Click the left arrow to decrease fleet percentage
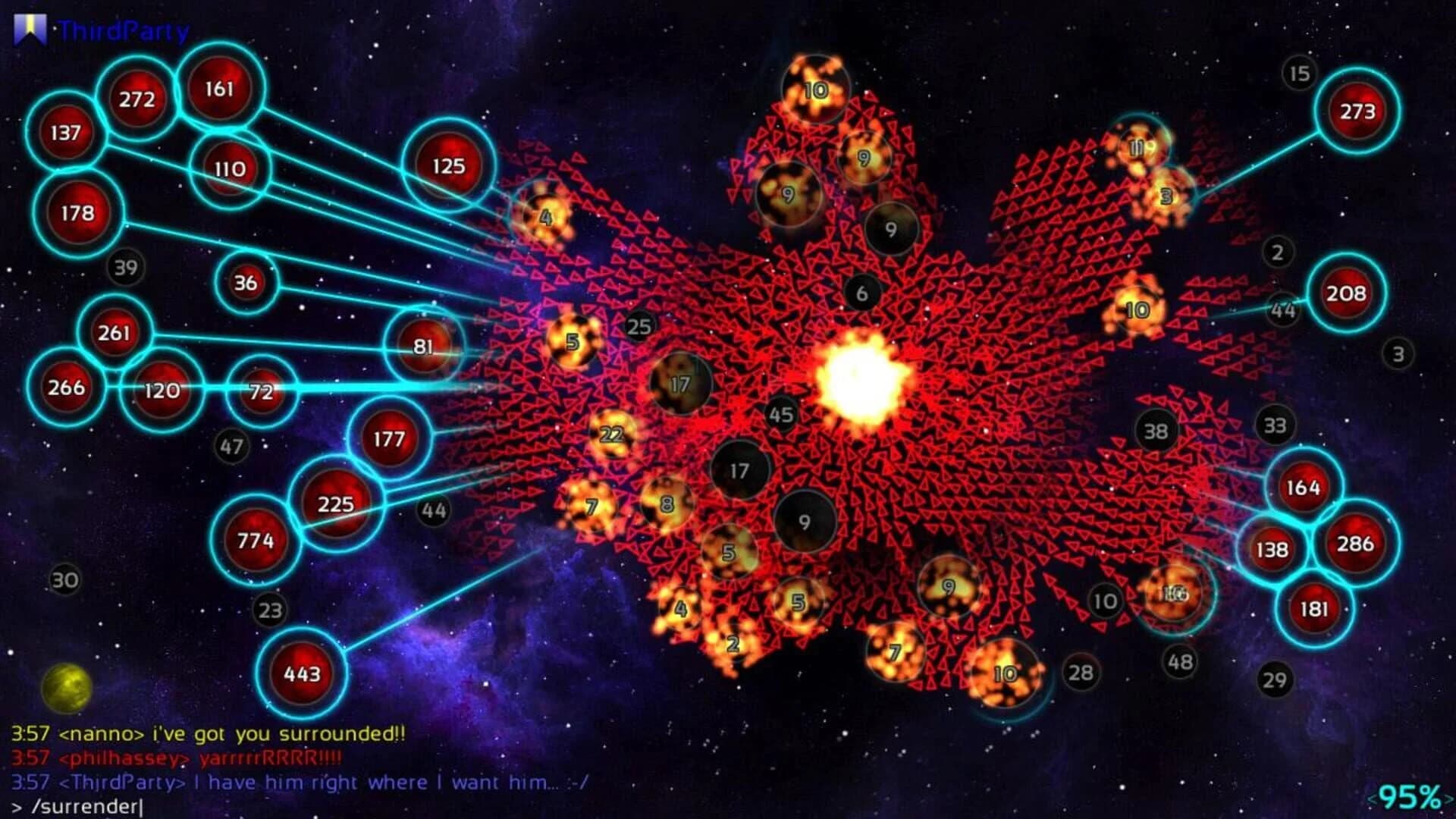 pos(1374,797)
